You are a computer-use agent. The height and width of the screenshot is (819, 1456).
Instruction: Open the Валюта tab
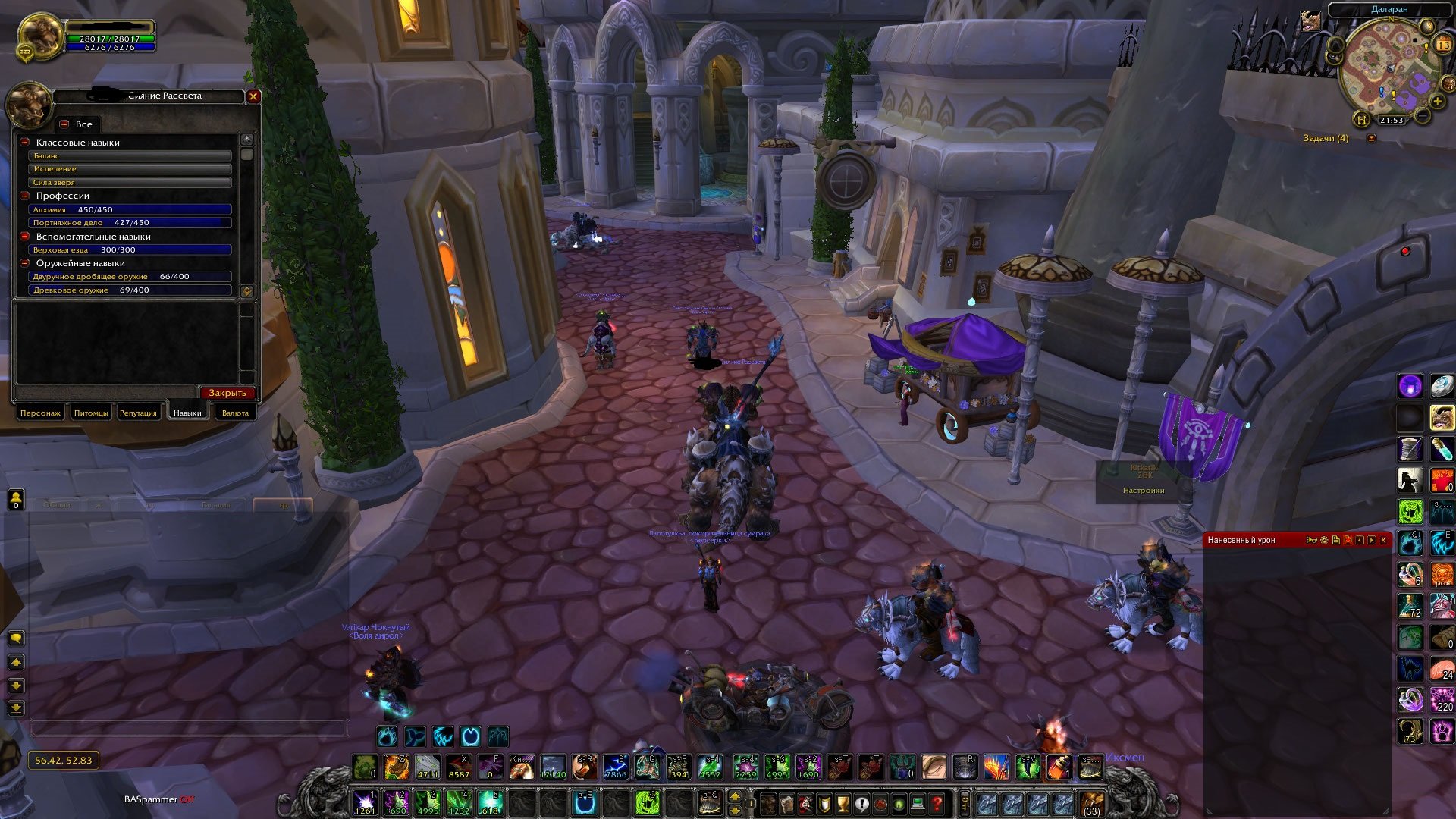tap(235, 413)
